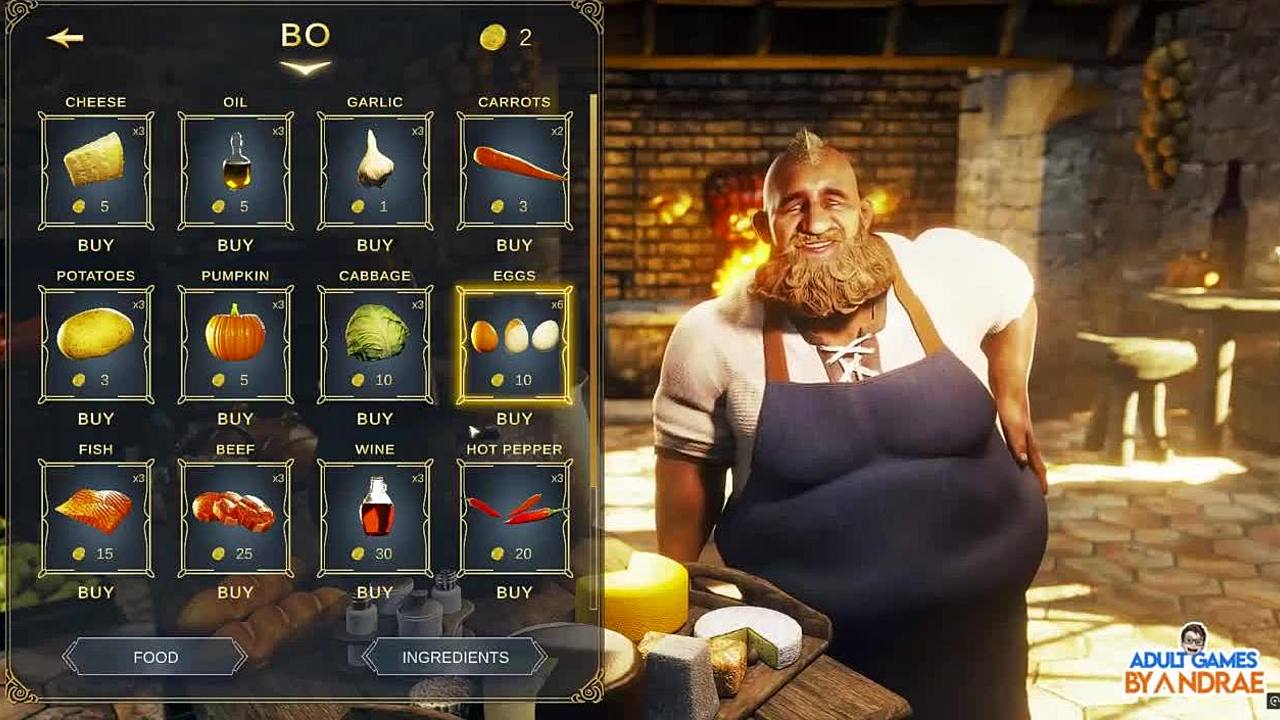This screenshot has width=1280, height=720.
Task: Buy the cheese
Action: coord(96,245)
